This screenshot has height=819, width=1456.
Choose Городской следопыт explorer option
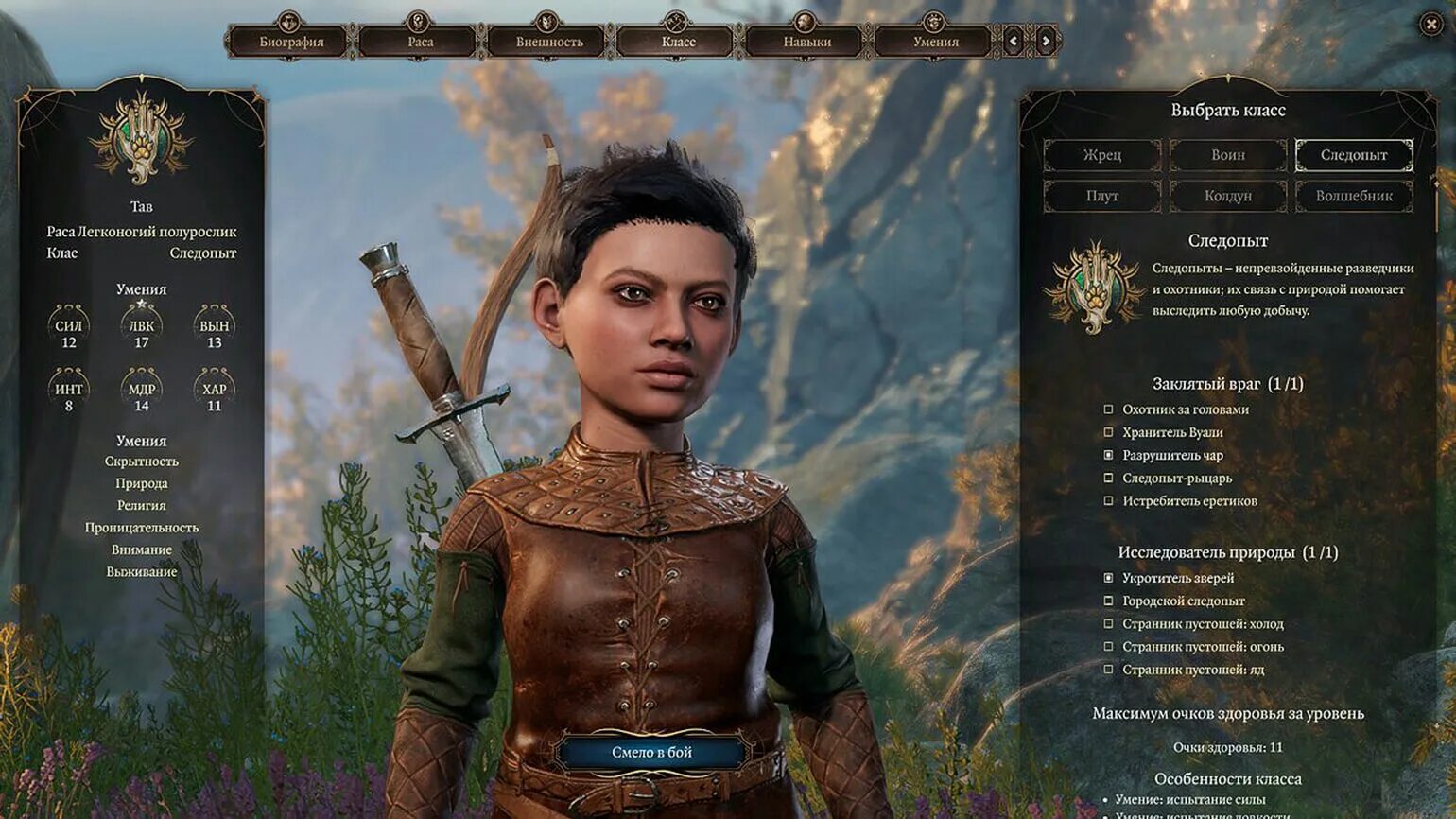1109,601
